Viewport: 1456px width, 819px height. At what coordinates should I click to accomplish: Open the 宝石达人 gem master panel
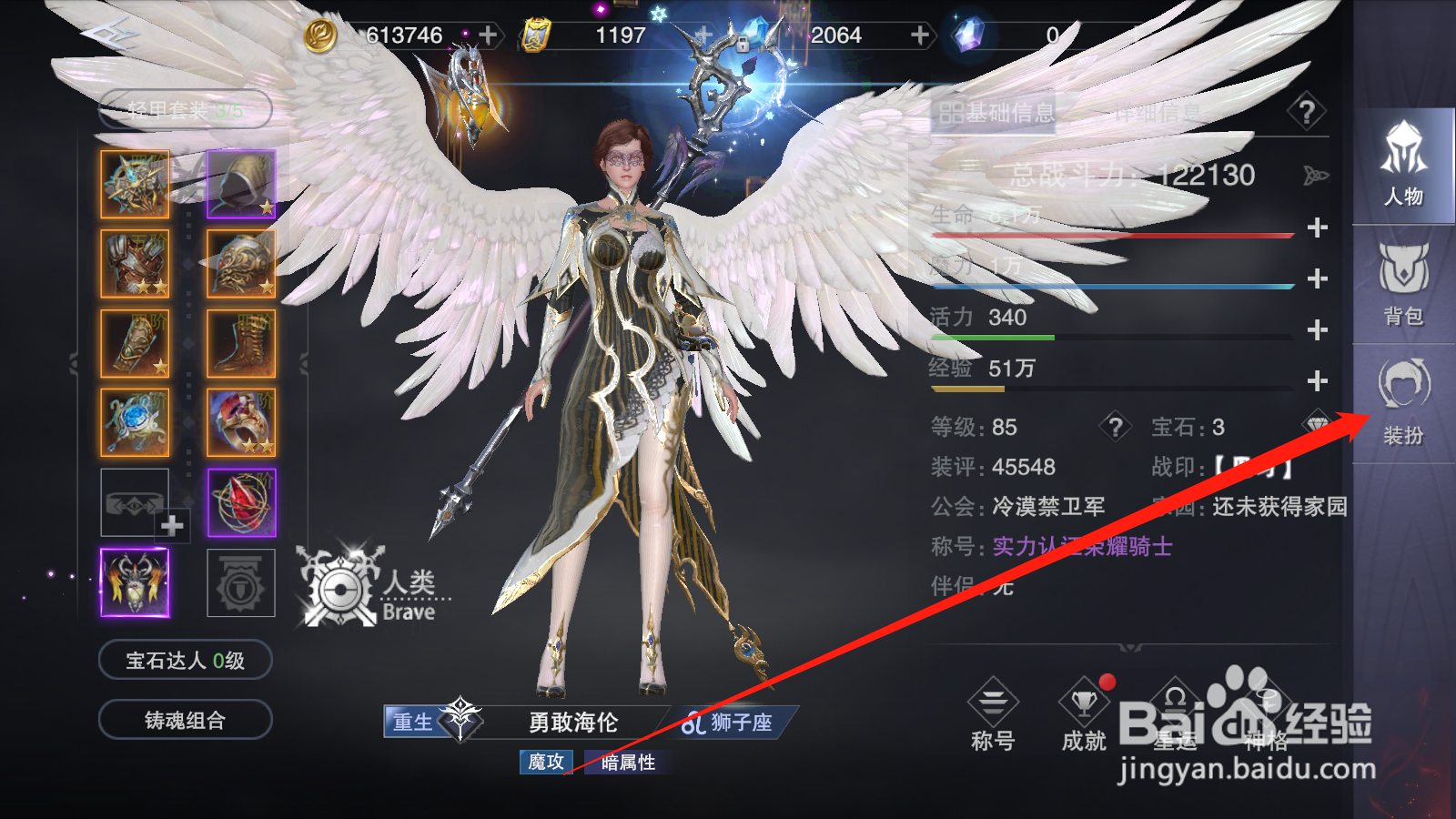click(187, 660)
